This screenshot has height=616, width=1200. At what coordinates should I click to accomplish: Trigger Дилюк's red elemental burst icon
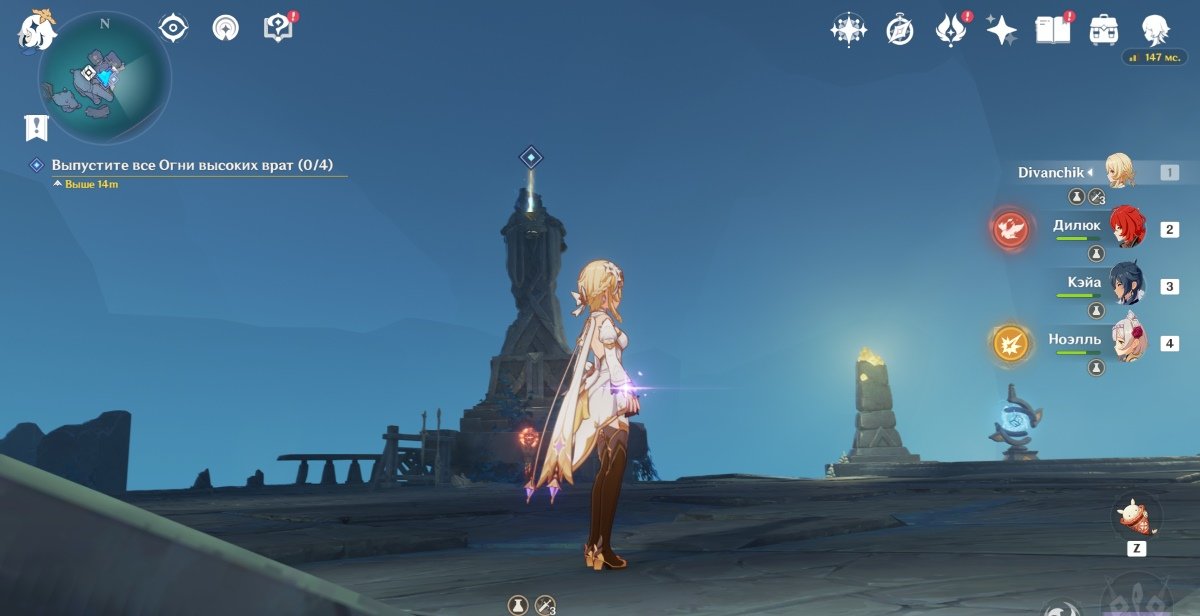[x=1010, y=229]
